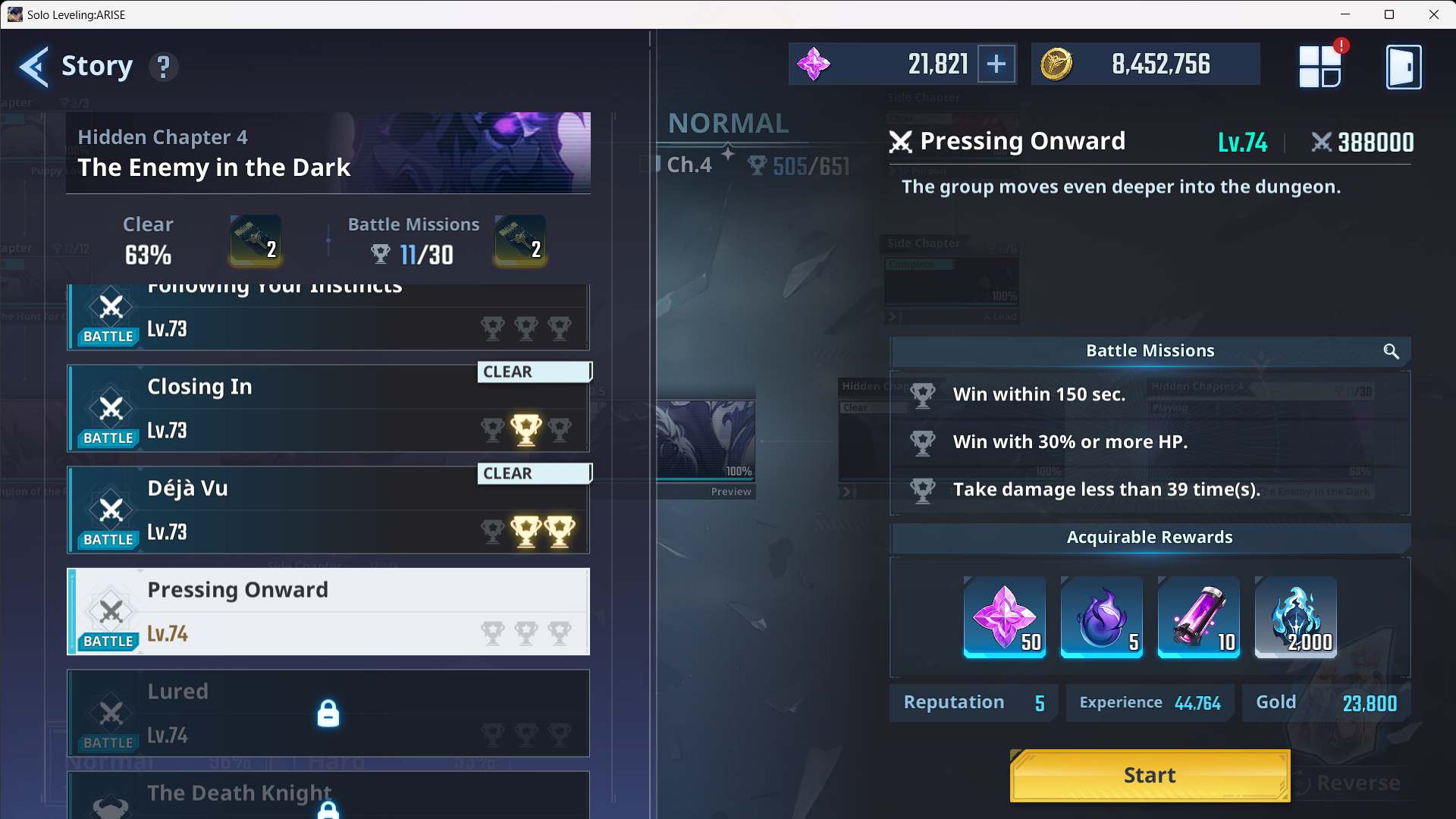Open the Battle Missions reward key box
Image resolution: width=1456 pixels, height=819 pixels.
520,240
